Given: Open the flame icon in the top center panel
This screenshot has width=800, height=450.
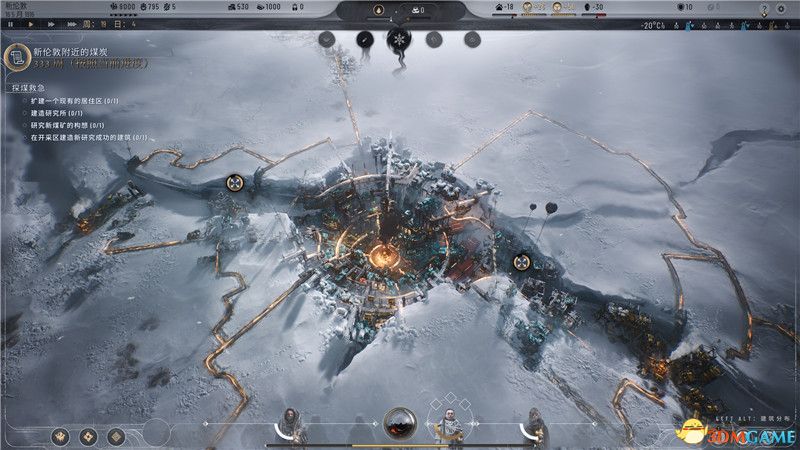Looking at the screenshot, I should 377,11.
